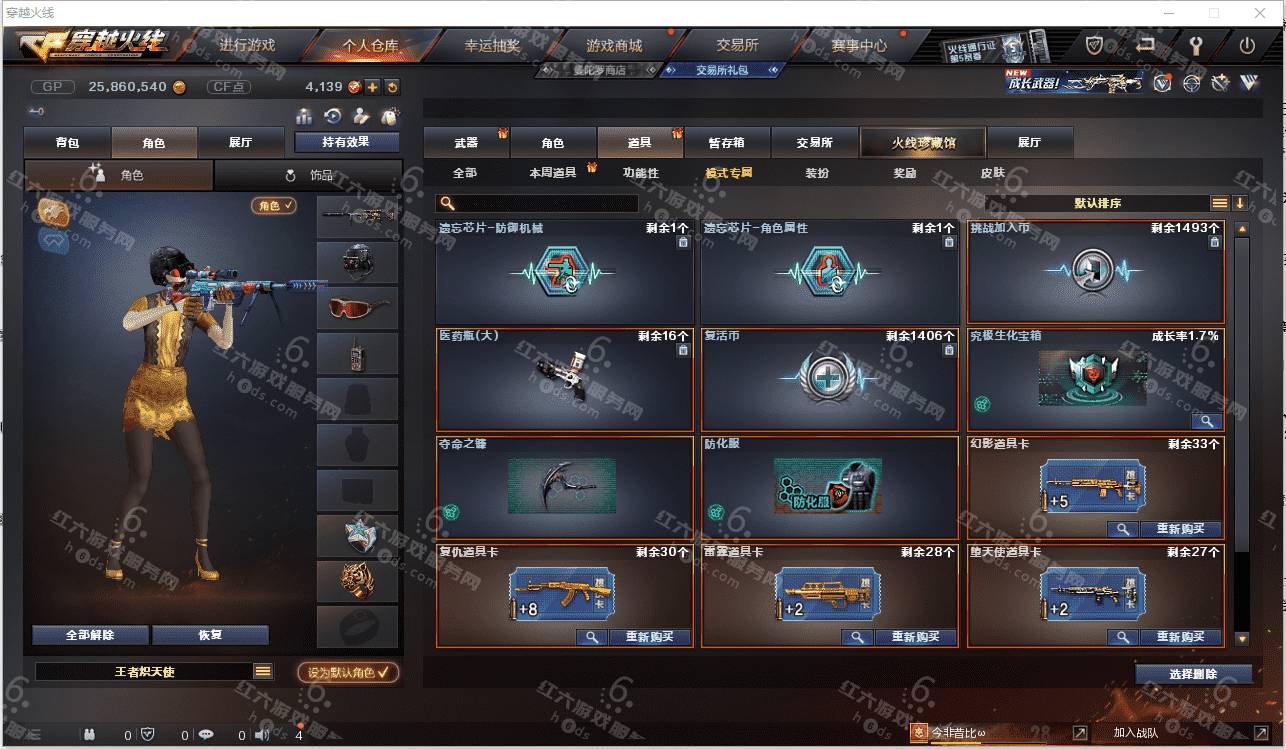The image size is (1286, 749).
Task: Open the 赛事中心 menu
Action: (x=858, y=45)
